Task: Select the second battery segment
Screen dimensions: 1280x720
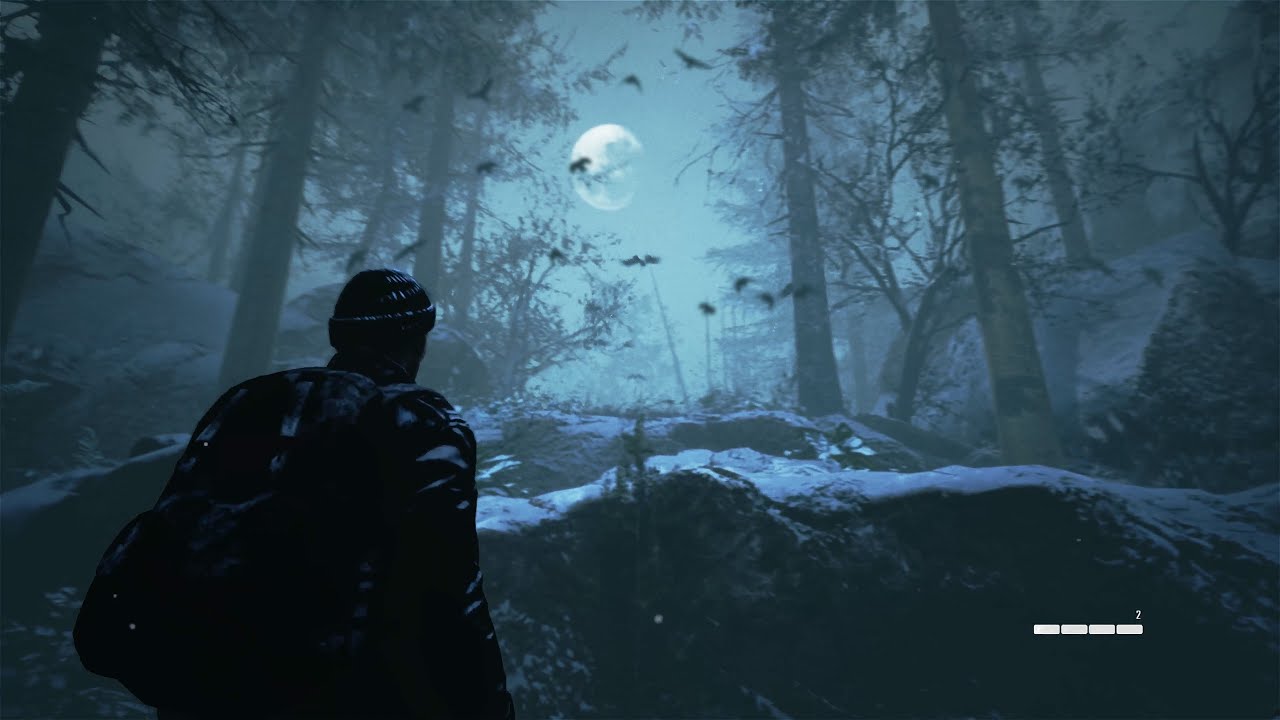Action: 1074,629
